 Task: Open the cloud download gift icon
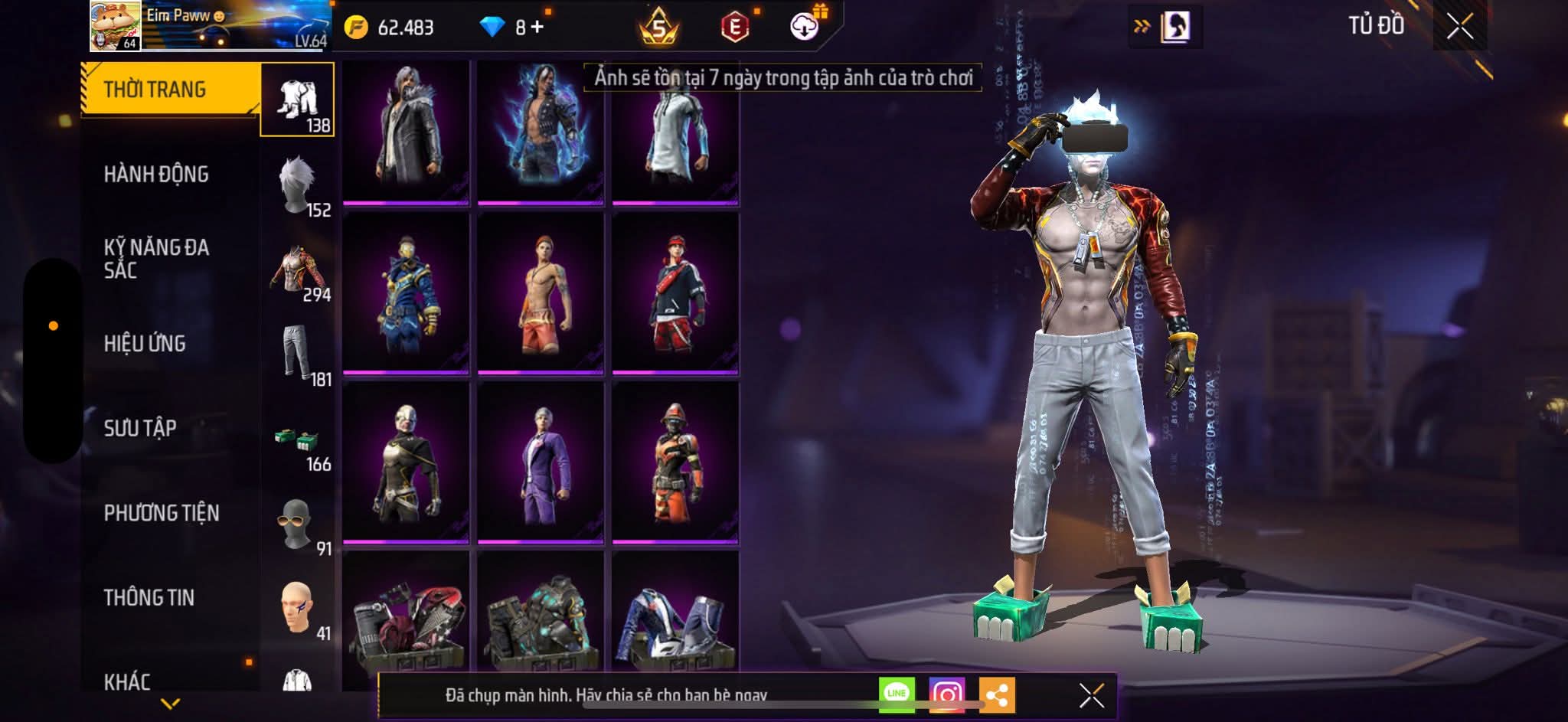click(805, 27)
